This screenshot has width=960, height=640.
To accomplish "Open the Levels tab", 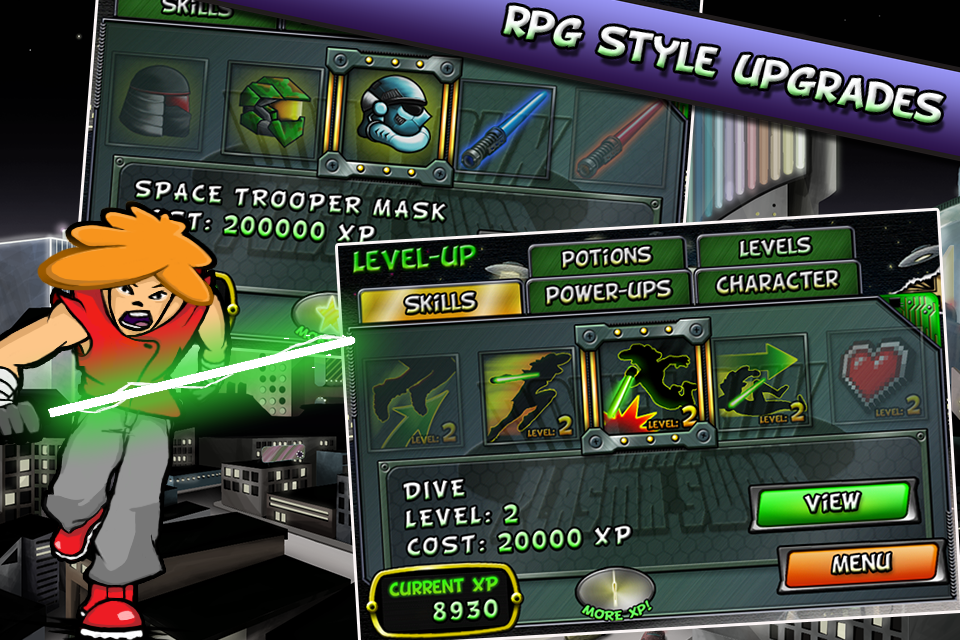I will pos(775,247).
